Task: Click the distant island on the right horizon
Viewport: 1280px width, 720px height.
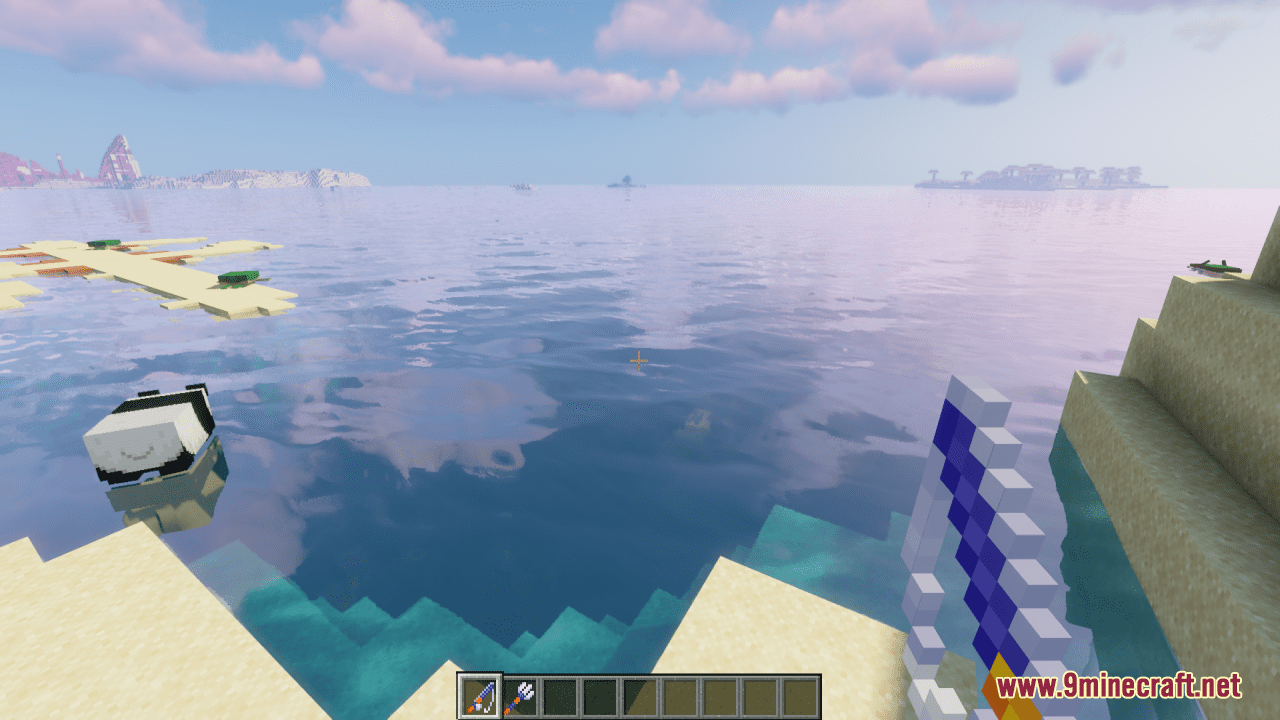Action: pyautogui.click(x=1040, y=178)
